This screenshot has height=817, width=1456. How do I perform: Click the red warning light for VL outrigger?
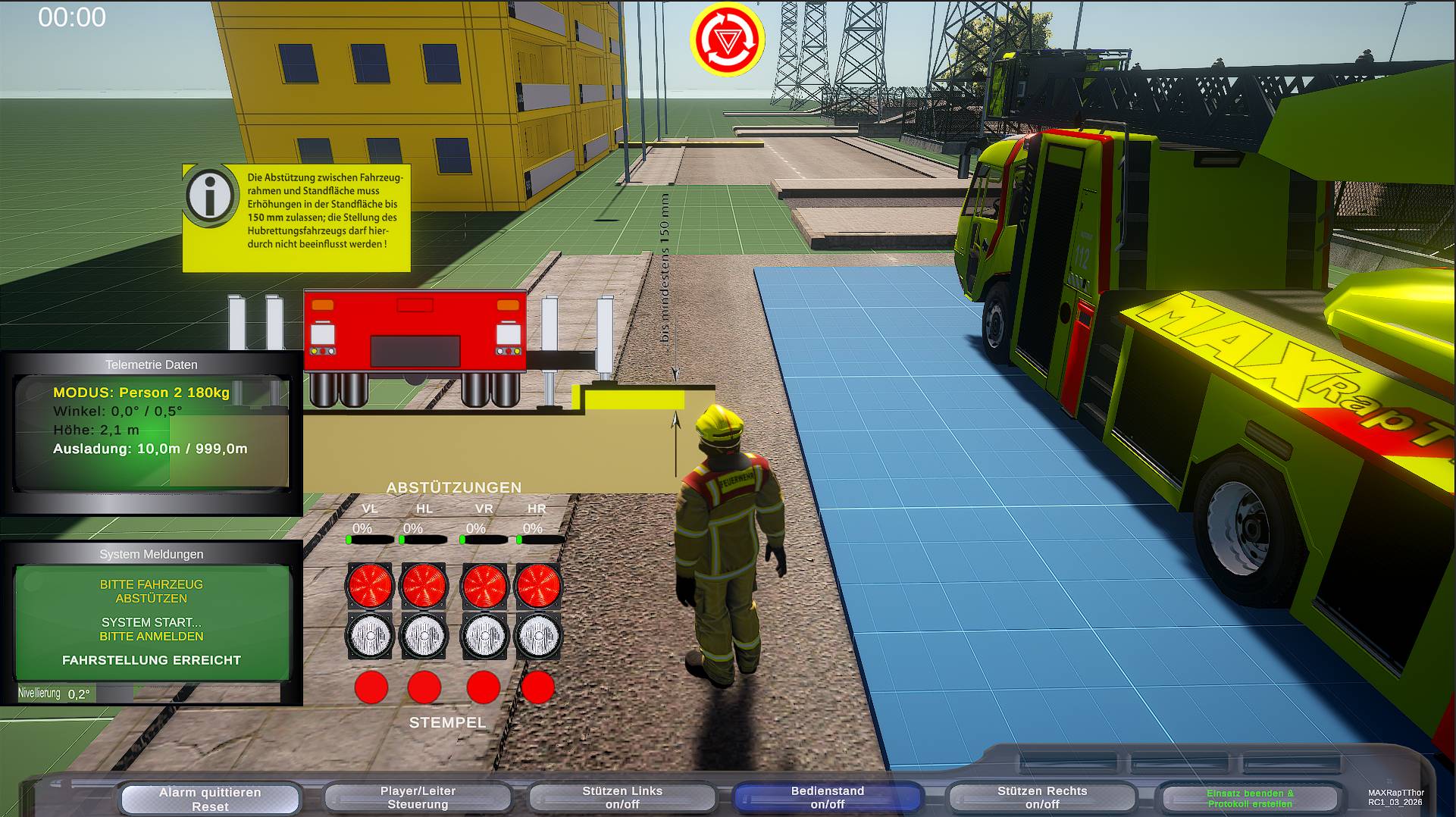coord(371,585)
